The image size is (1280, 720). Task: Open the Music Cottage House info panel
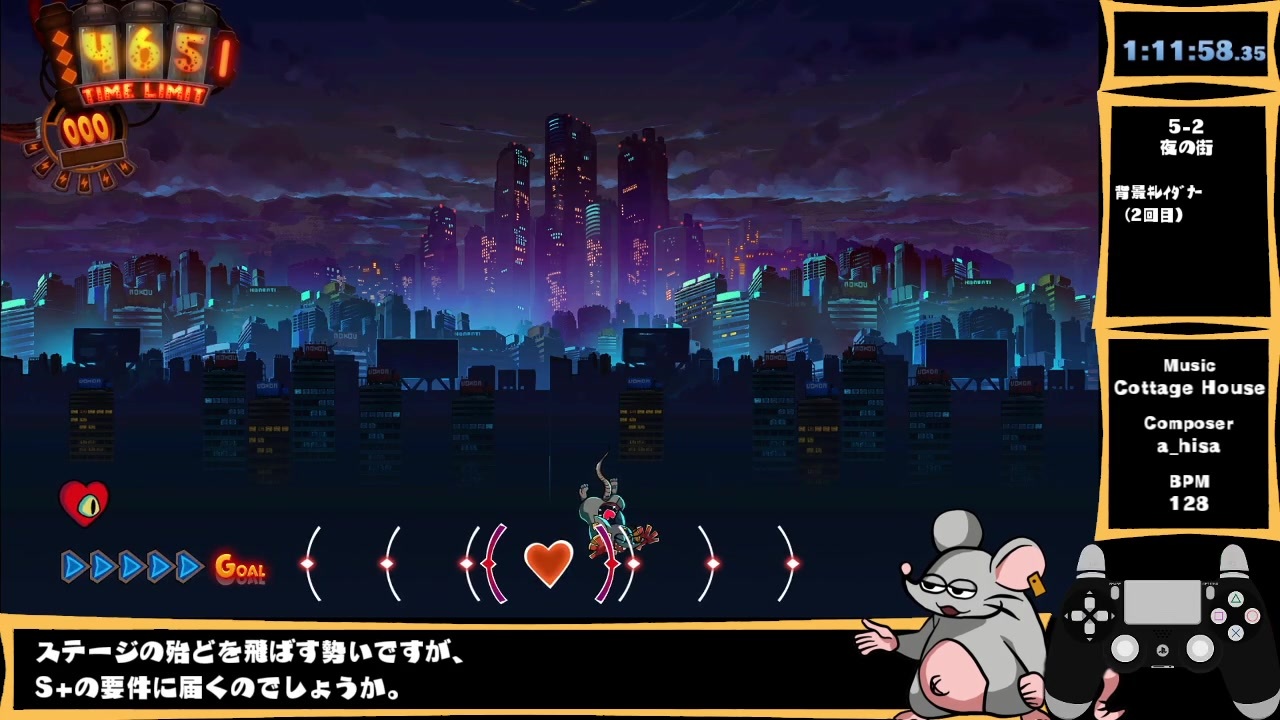coord(1190,378)
